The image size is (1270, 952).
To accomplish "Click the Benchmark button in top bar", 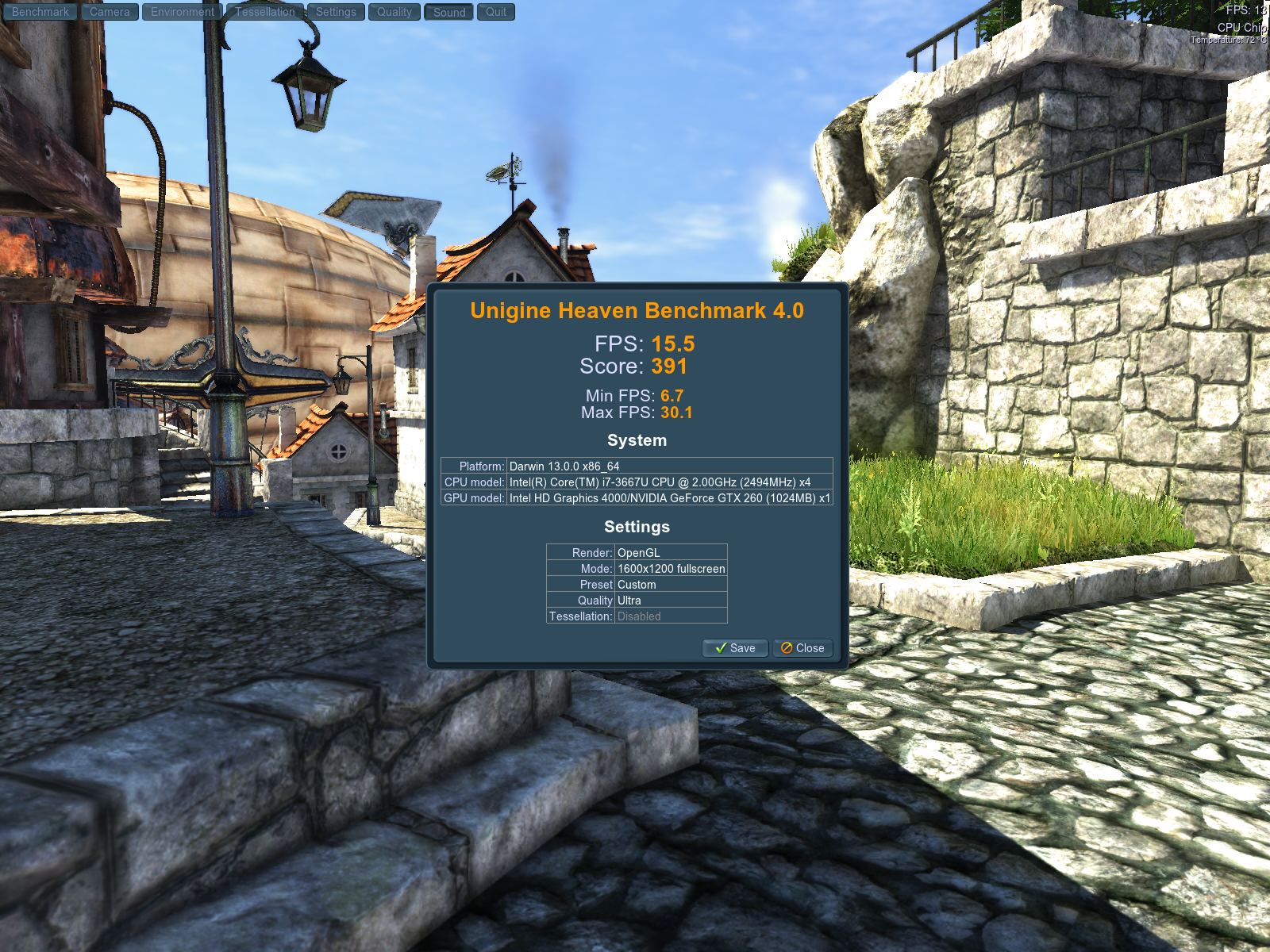I will pyautogui.click(x=40, y=12).
